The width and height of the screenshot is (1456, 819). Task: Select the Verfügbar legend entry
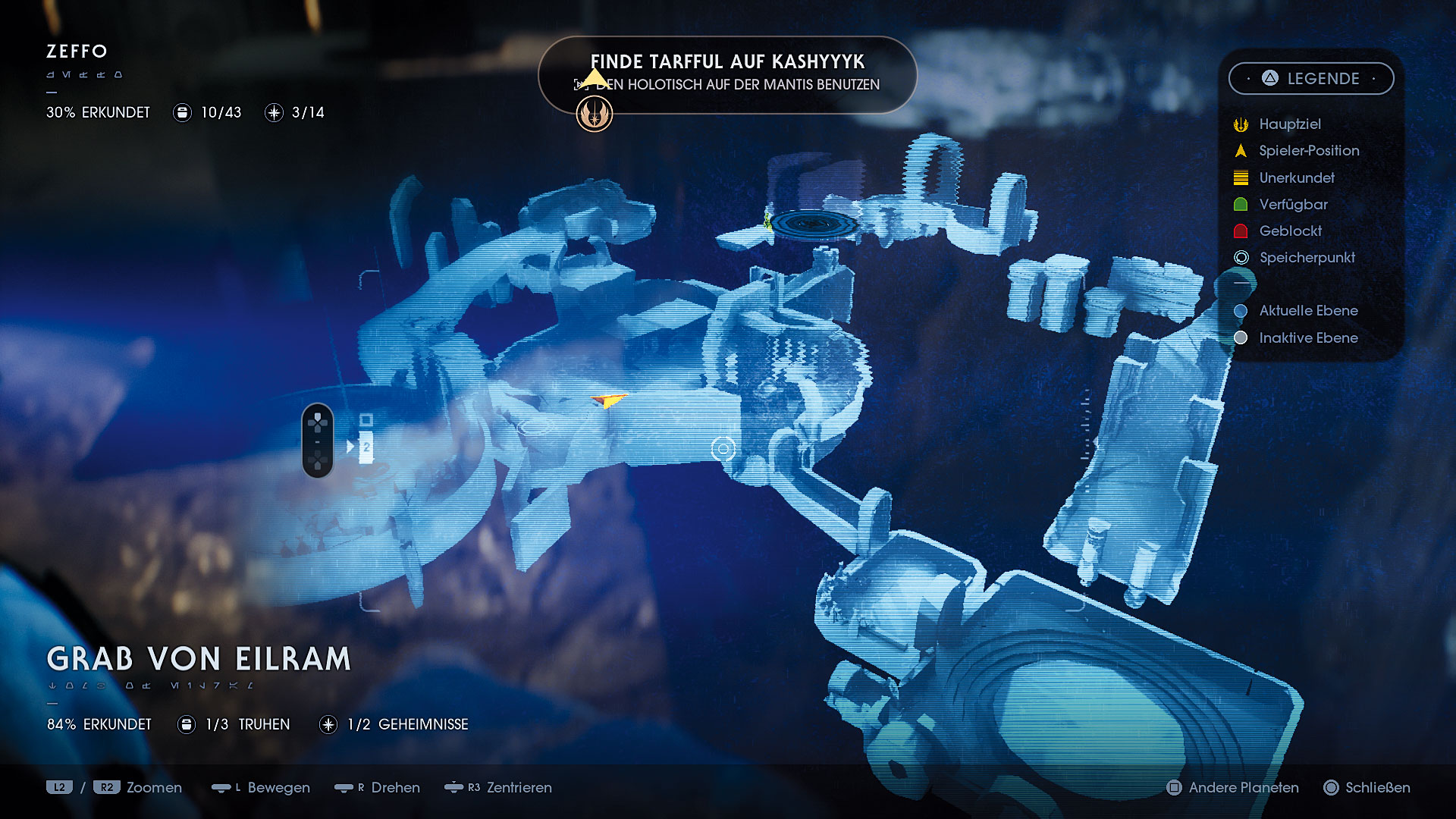(1292, 205)
